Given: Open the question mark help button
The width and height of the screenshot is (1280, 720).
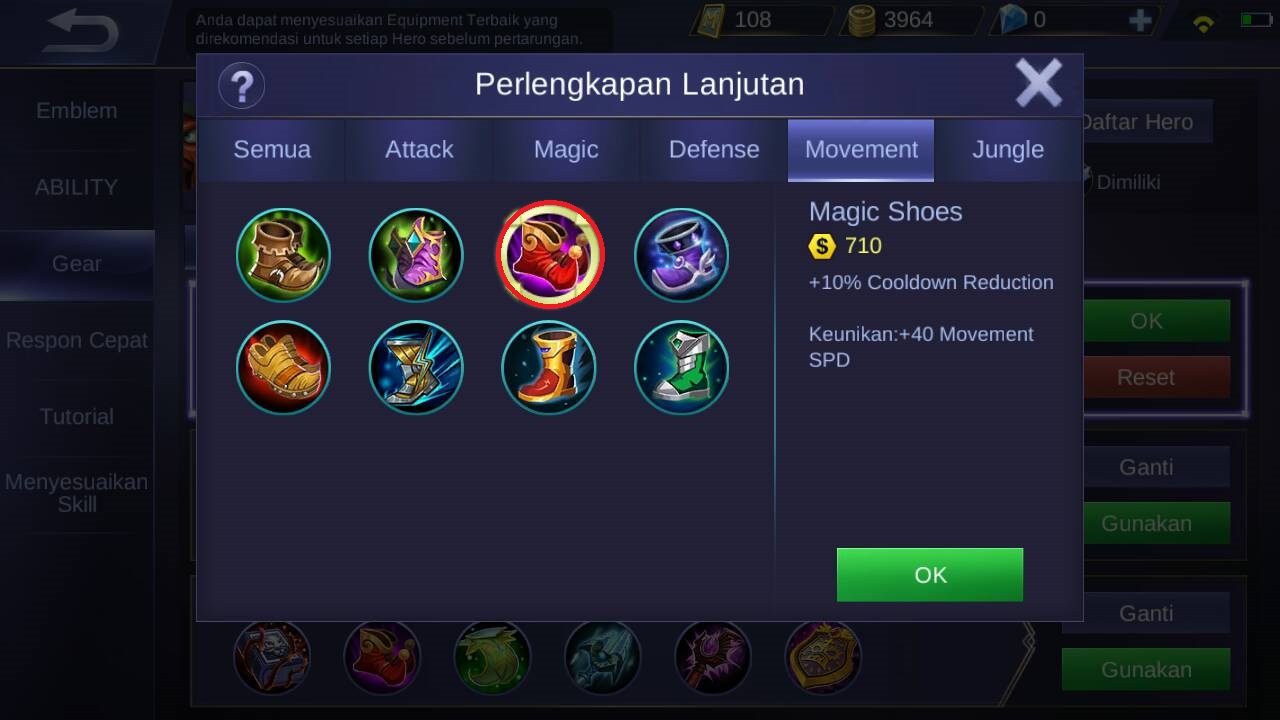Looking at the screenshot, I should [x=241, y=85].
